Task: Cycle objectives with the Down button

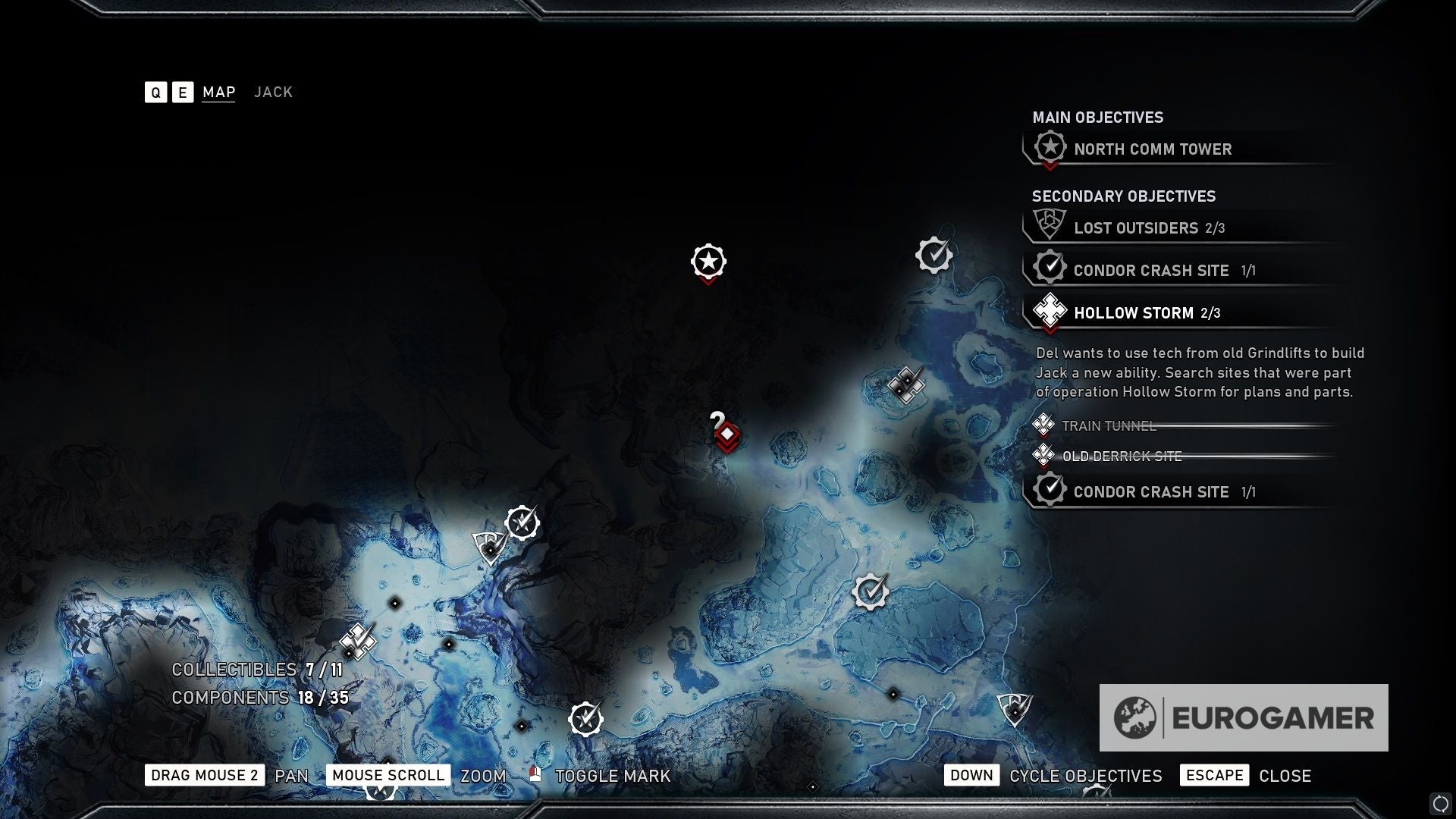Action: [x=971, y=775]
